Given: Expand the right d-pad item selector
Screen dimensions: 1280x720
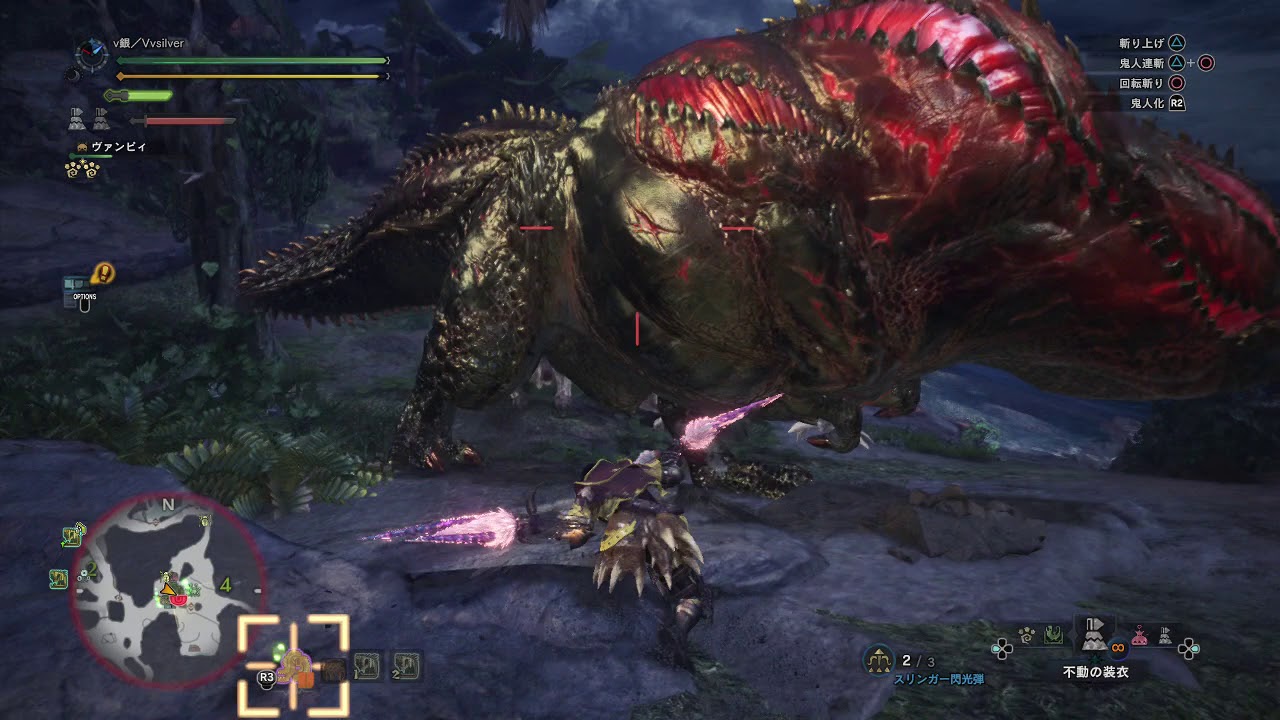Looking at the screenshot, I should click(x=1188, y=651).
